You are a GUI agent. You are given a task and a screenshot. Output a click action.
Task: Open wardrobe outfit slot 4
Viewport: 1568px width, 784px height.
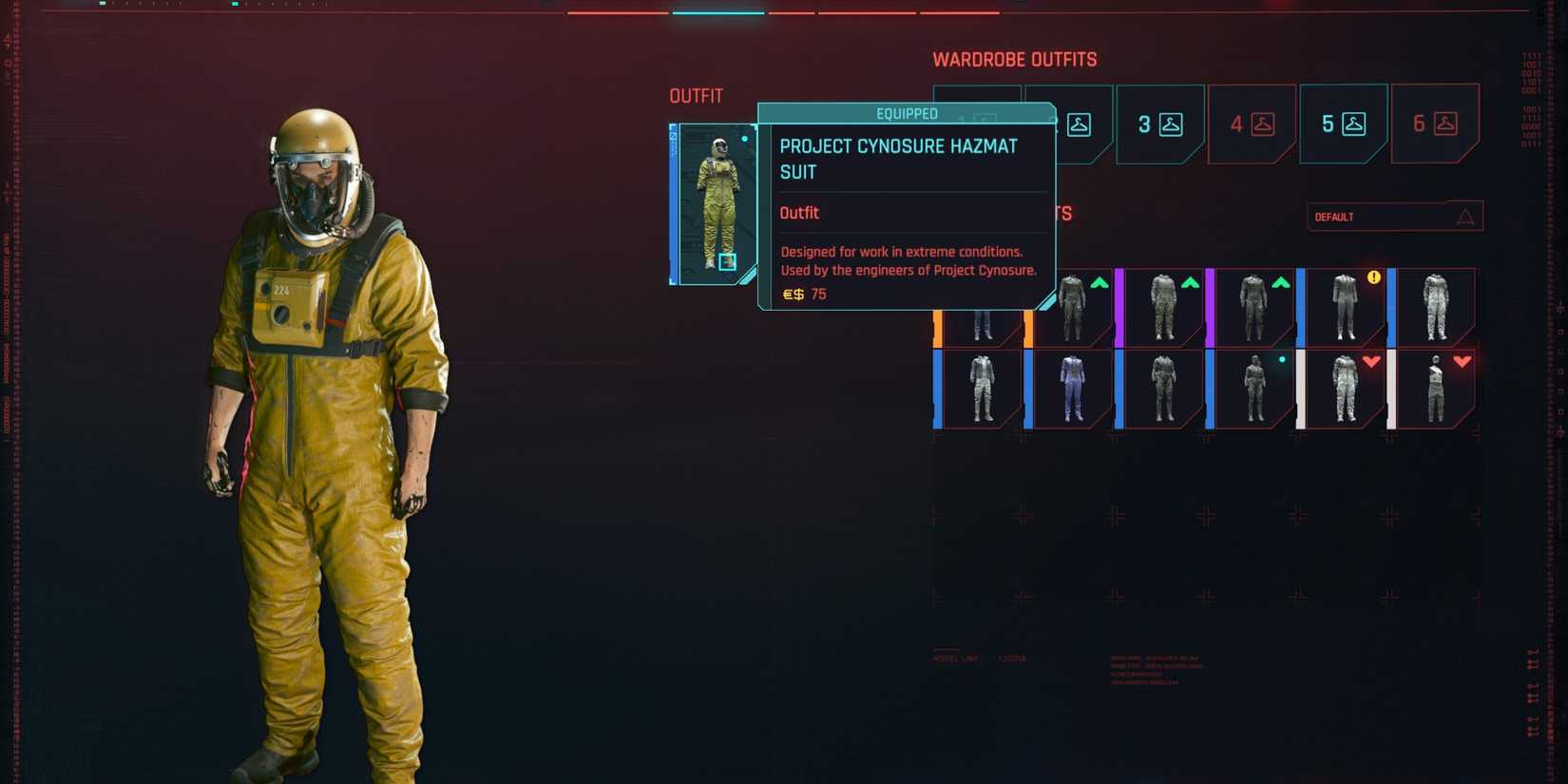tap(1251, 124)
